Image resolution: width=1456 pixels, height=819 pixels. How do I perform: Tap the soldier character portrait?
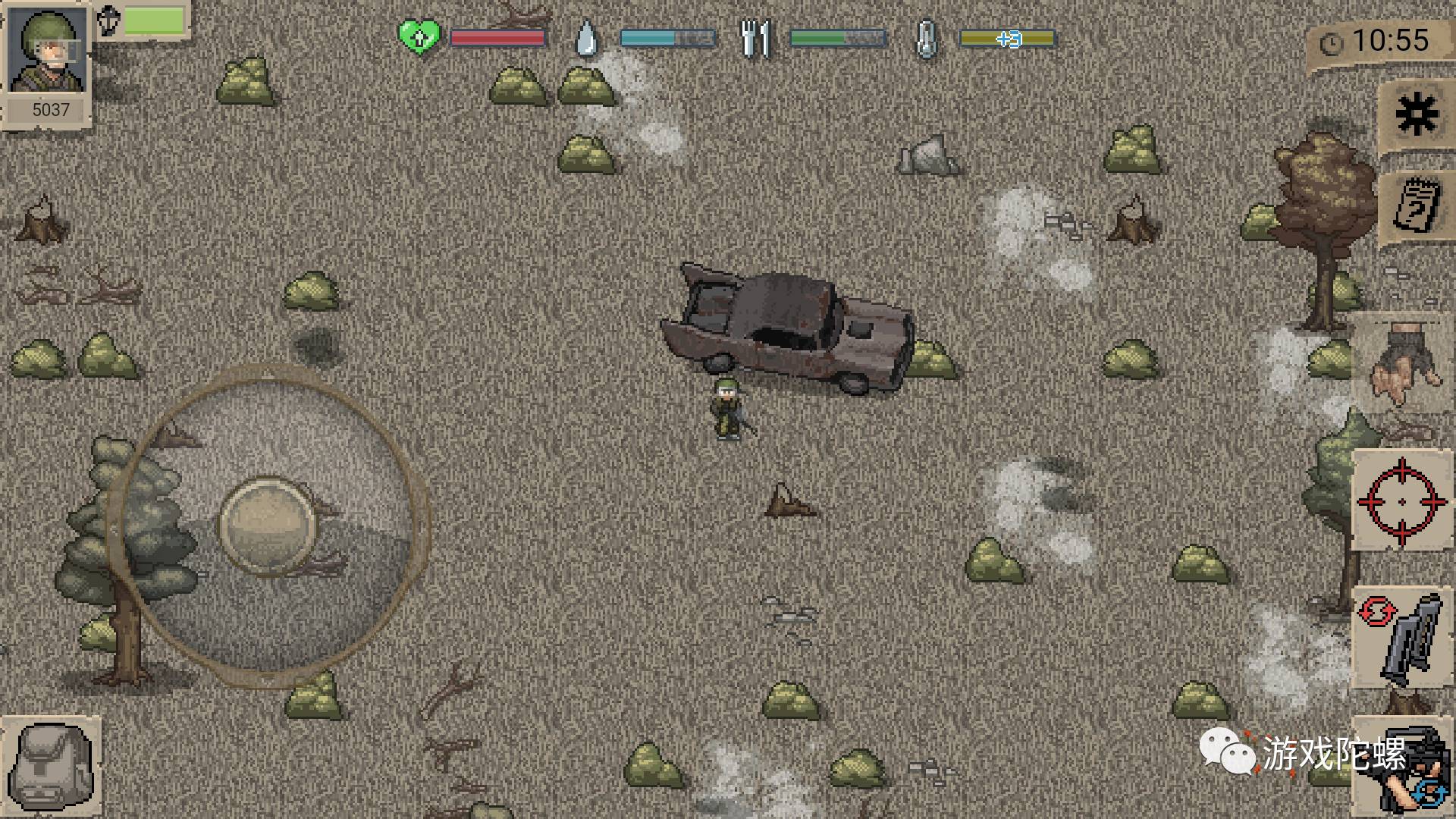(x=47, y=53)
